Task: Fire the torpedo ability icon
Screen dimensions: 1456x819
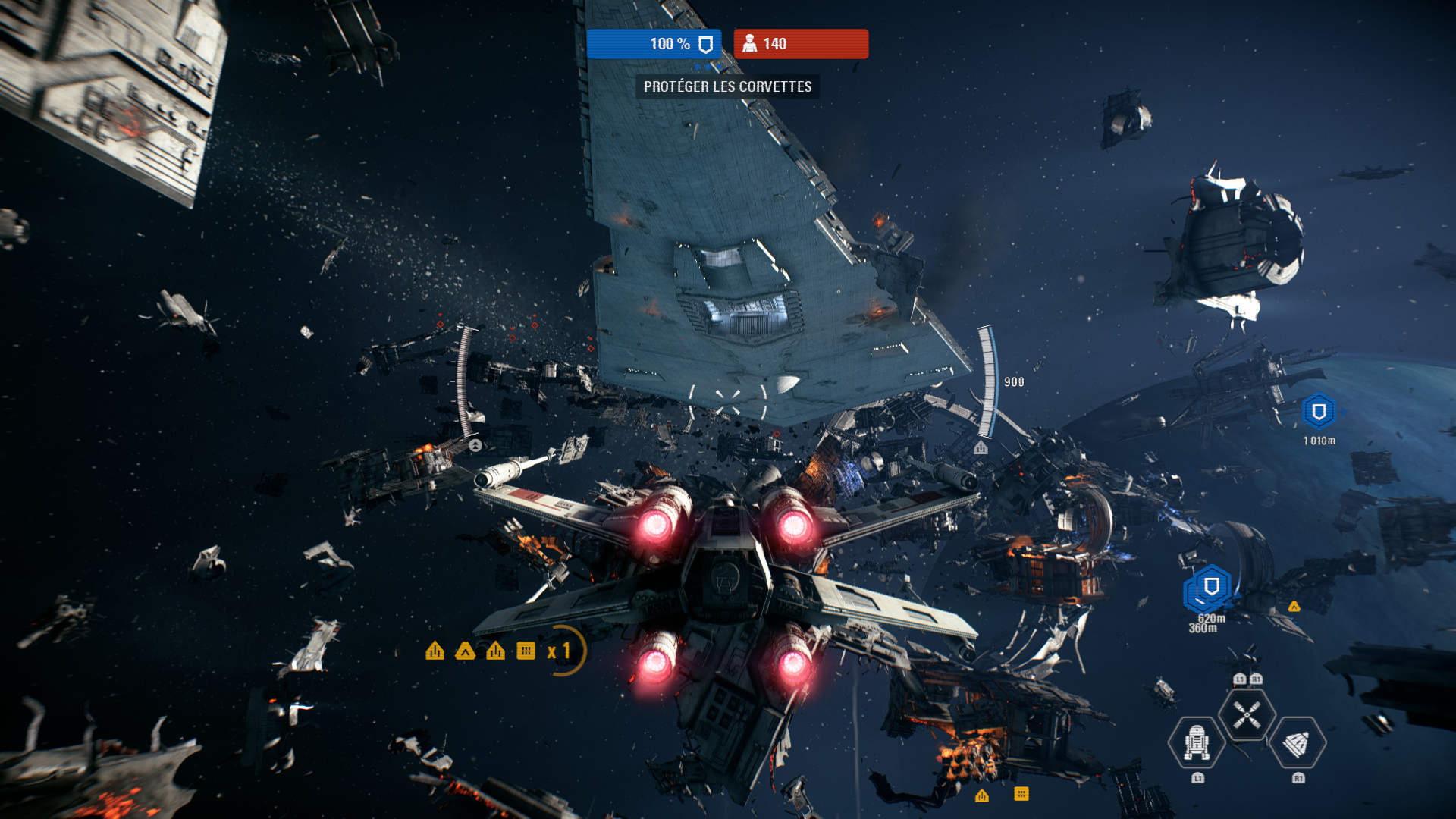Action: pos(1297,744)
